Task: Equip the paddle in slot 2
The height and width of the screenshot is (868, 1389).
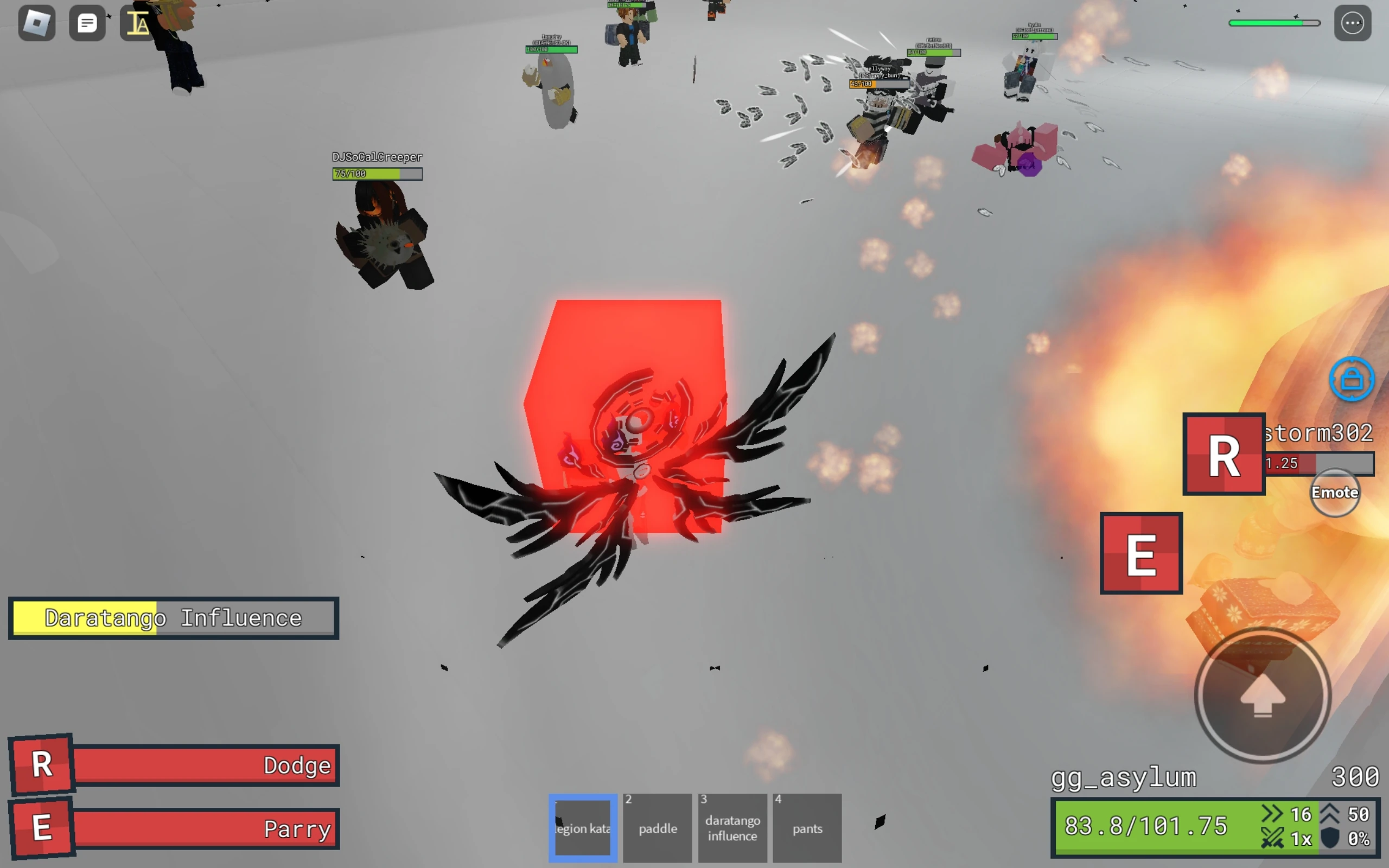Action: [657, 828]
